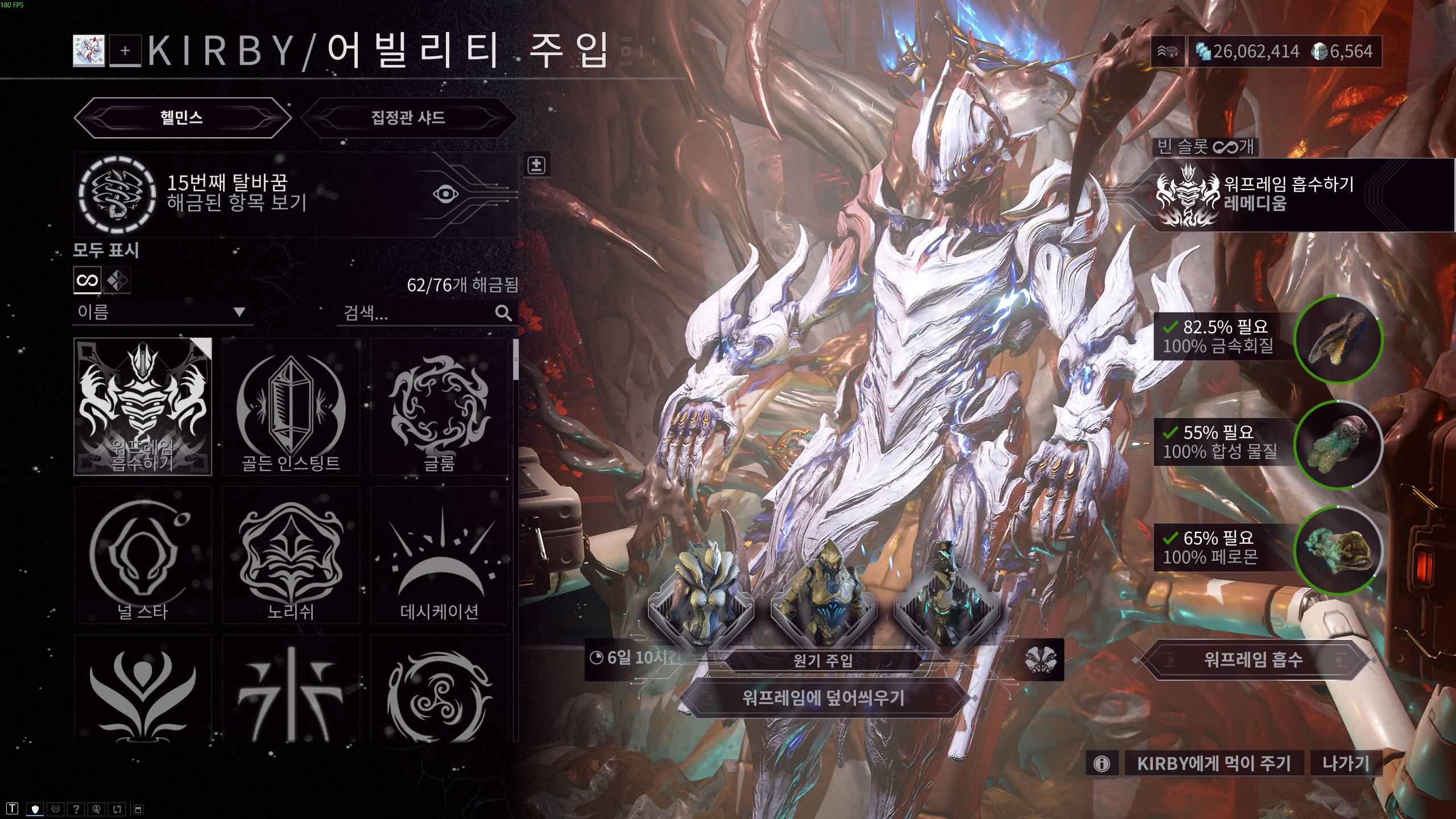Switch to the 집정관 샤드 tab
This screenshot has height=819, width=1456.
411,117
